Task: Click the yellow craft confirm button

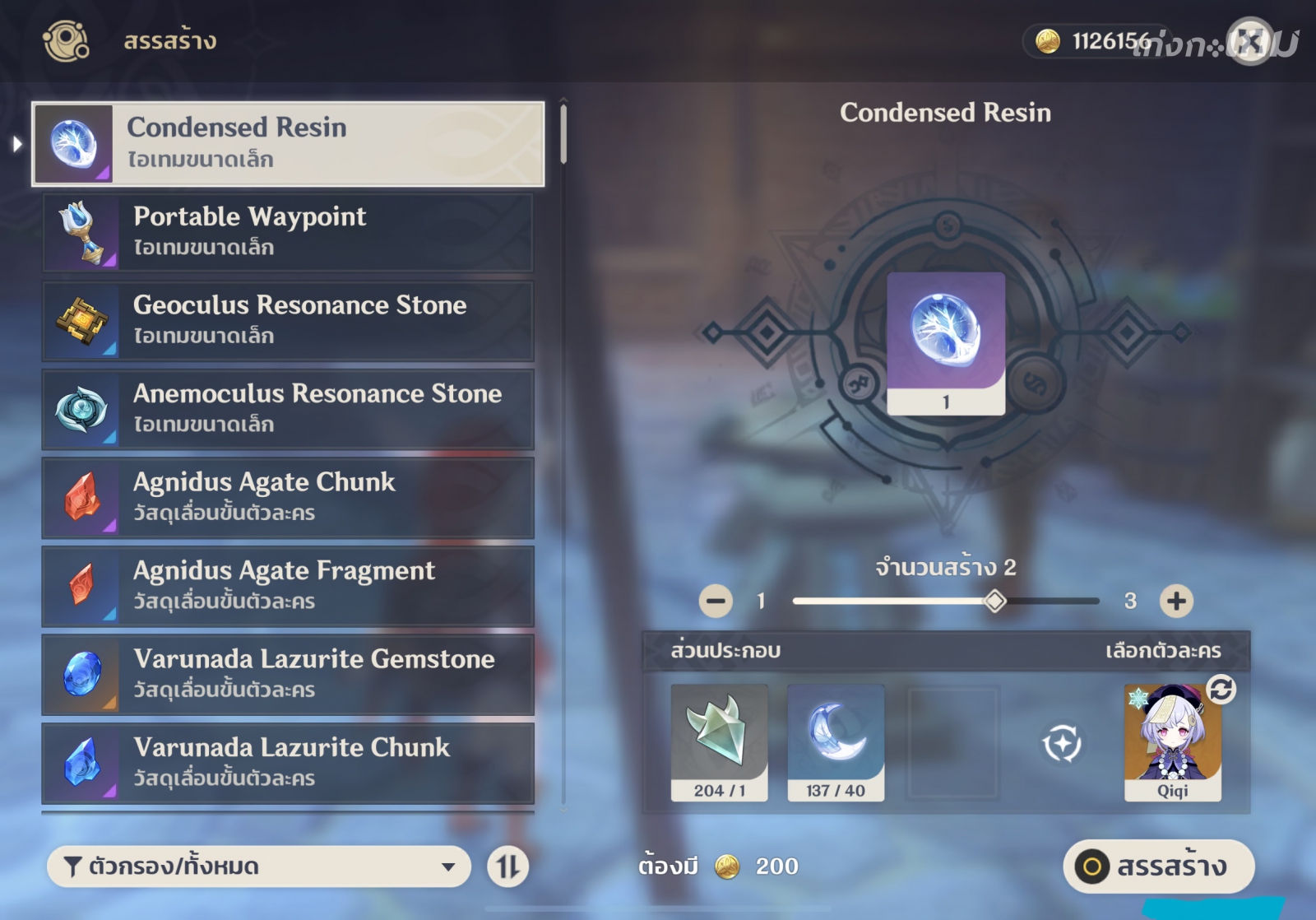Action: tap(1158, 867)
